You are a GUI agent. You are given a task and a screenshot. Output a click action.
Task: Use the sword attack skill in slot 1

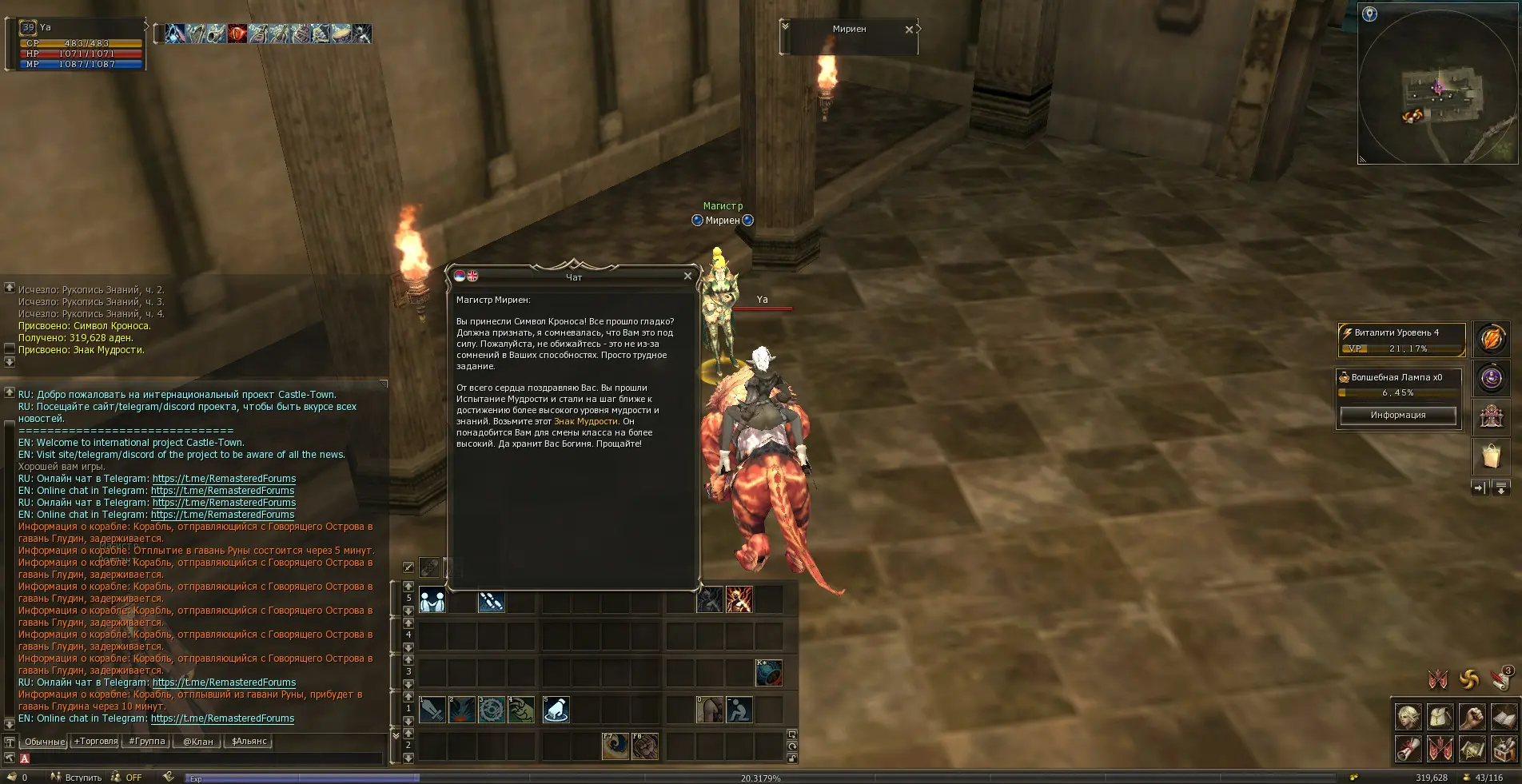tap(432, 710)
